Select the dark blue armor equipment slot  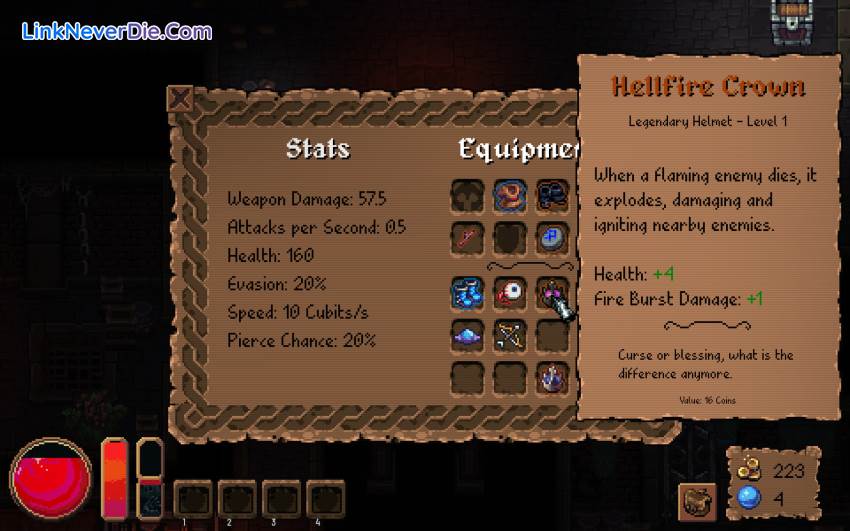(553, 194)
